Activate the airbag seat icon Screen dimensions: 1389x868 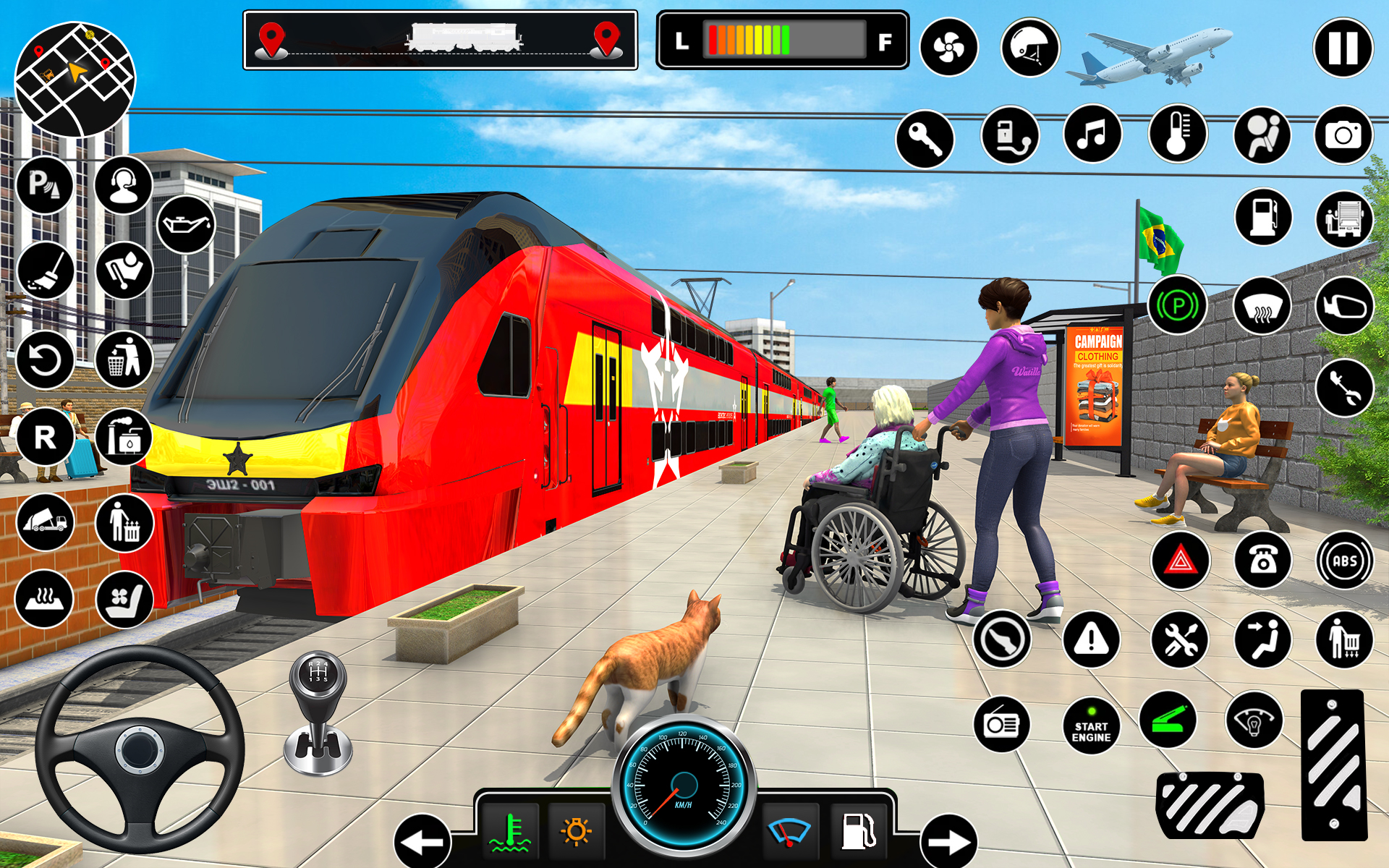[x=1262, y=135]
